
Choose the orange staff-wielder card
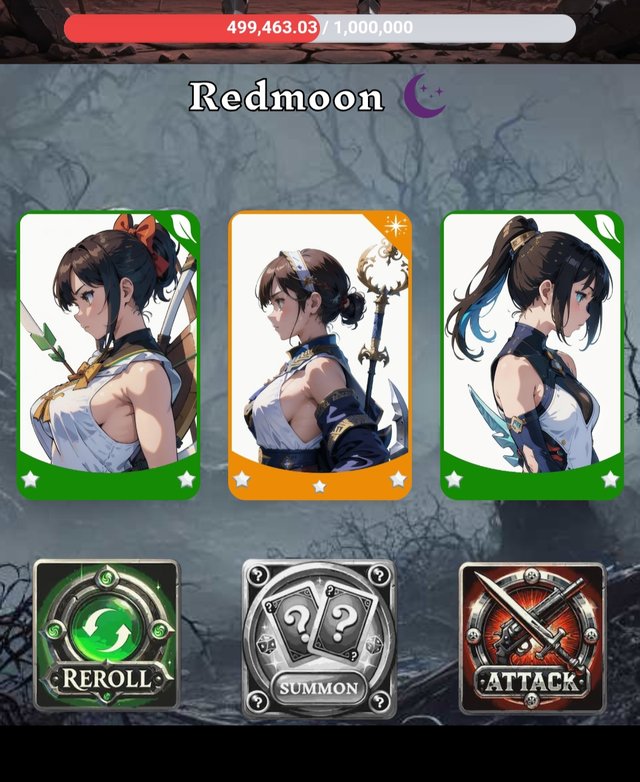(319, 355)
